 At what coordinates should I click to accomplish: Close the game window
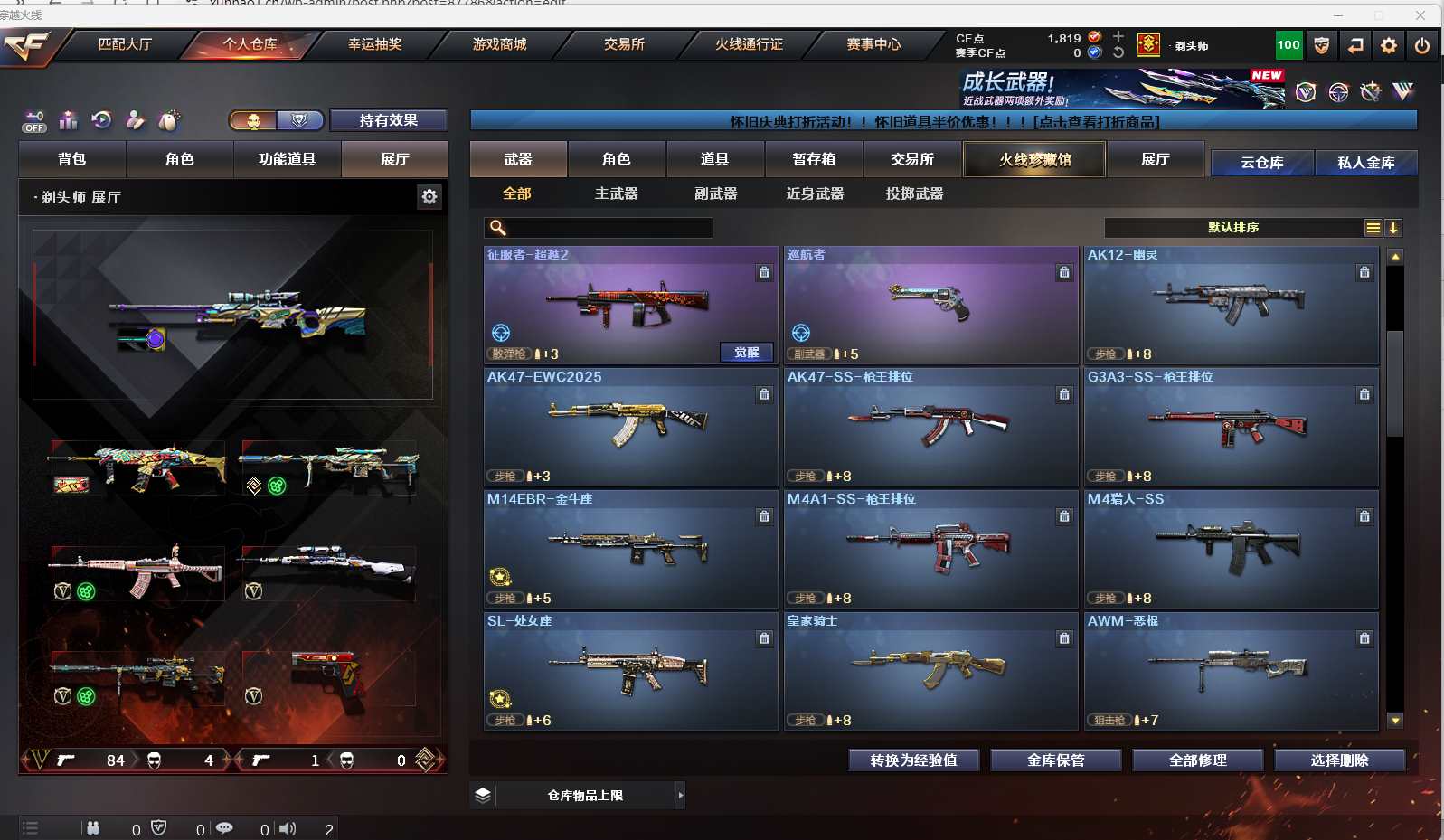click(x=1420, y=15)
